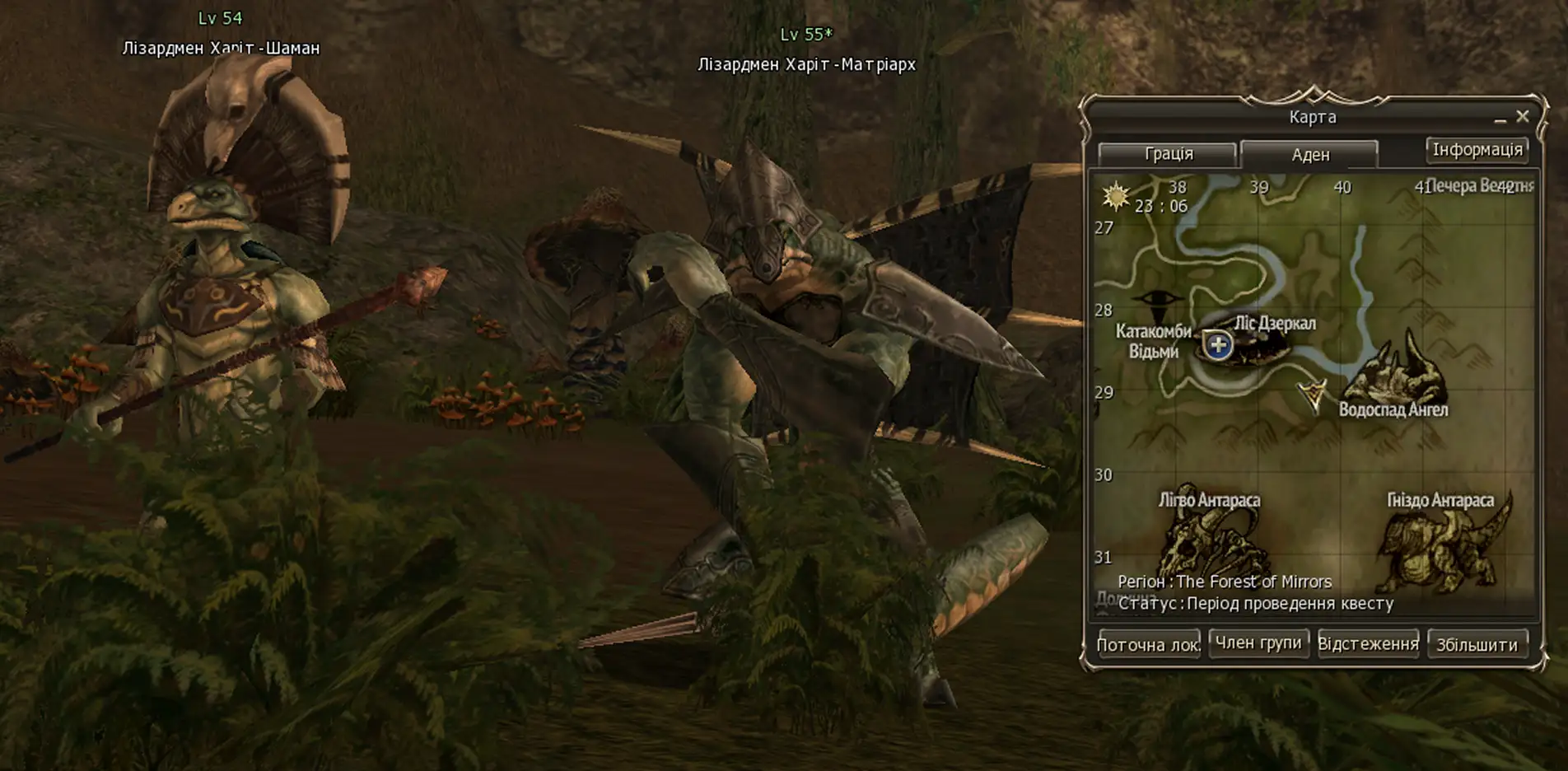Image resolution: width=1568 pixels, height=771 pixels.
Task: Click the sun day/night indicator on the map
Action: (x=1116, y=196)
